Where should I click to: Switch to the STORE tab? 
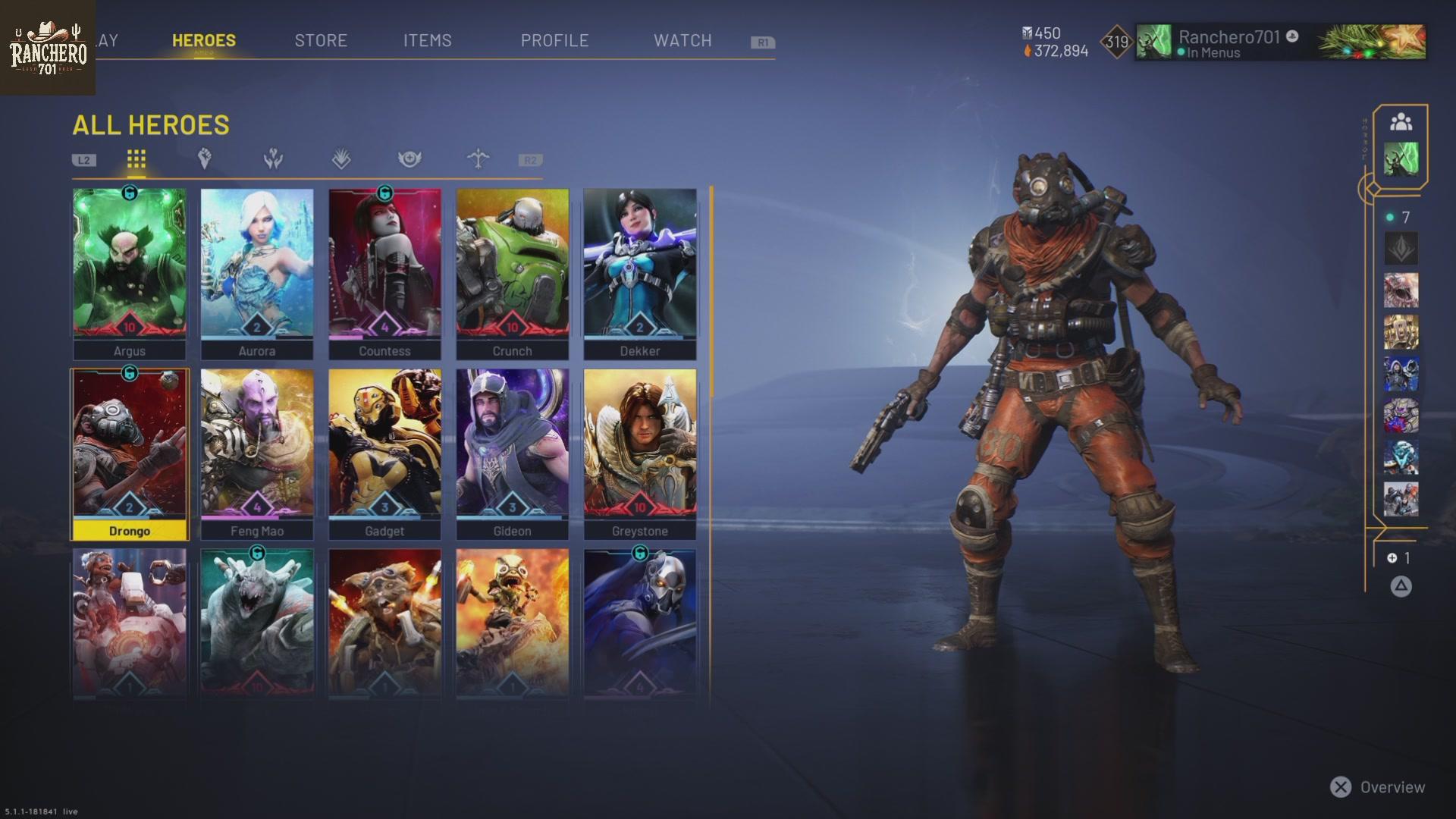(321, 41)
